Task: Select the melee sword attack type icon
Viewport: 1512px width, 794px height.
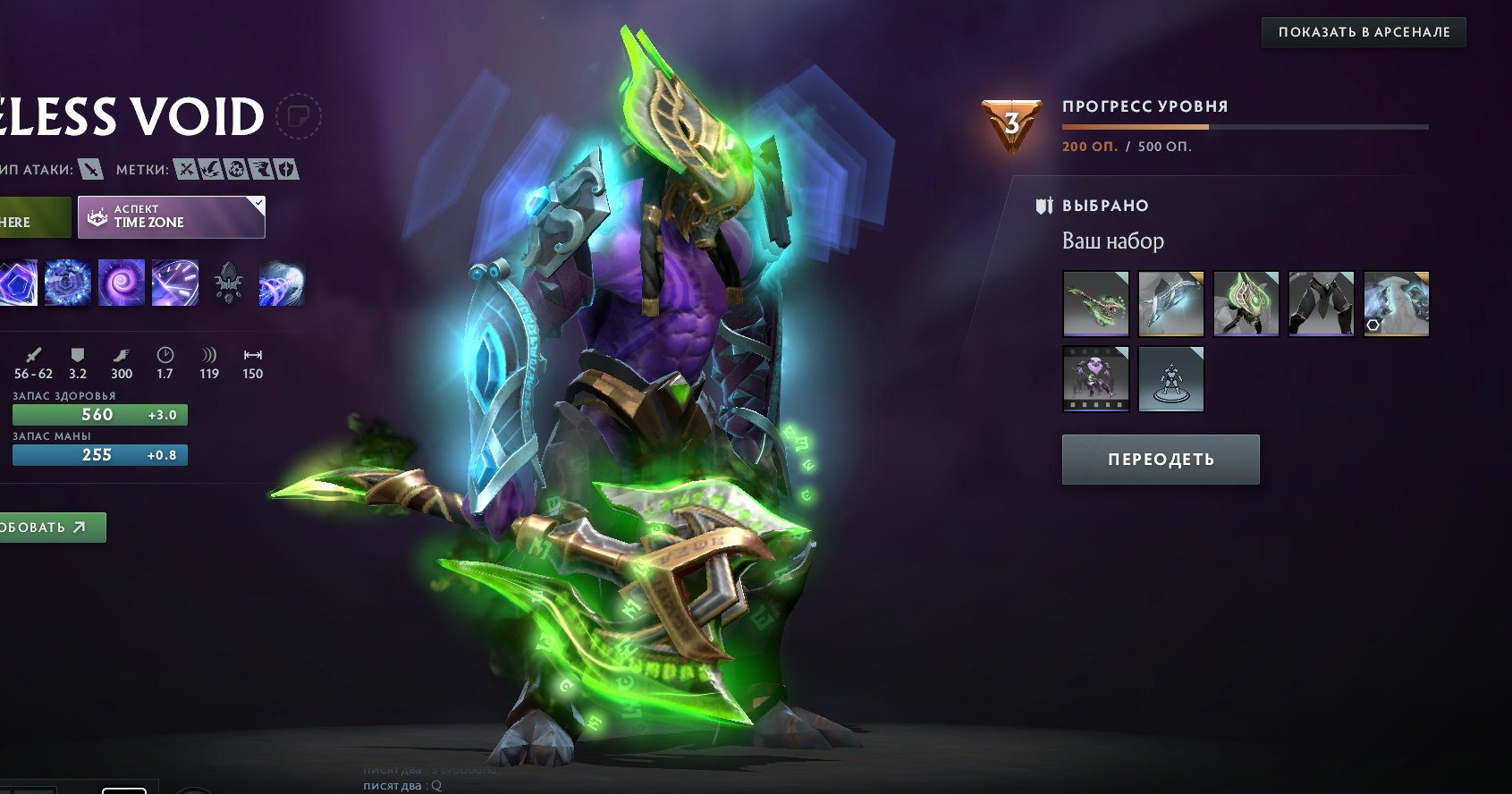Action: 90,169
